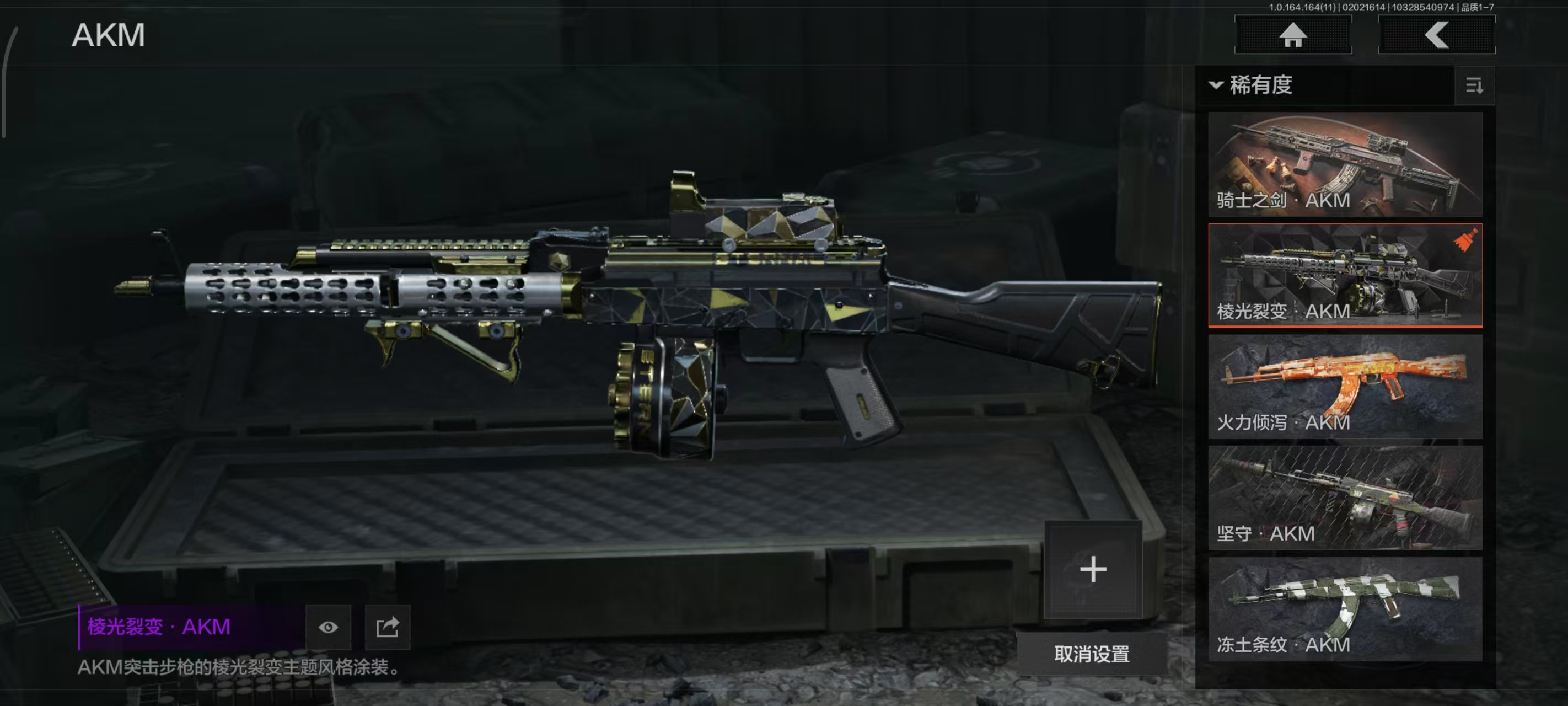Choose the 棱光裂变 · AKM skin thumbnail

[x=1345, y=275]
